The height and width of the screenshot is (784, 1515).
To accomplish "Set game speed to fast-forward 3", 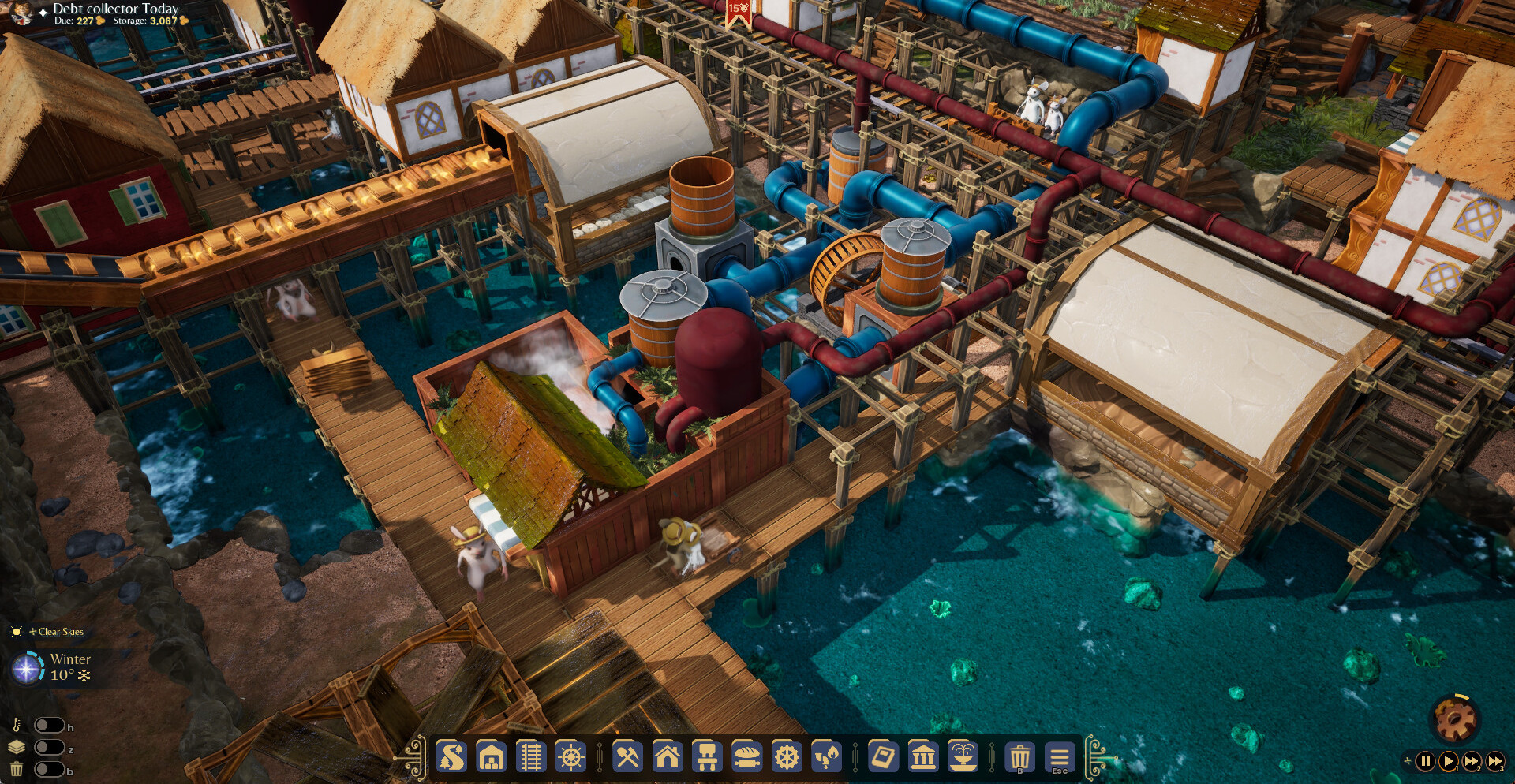I will point(1494,761).
